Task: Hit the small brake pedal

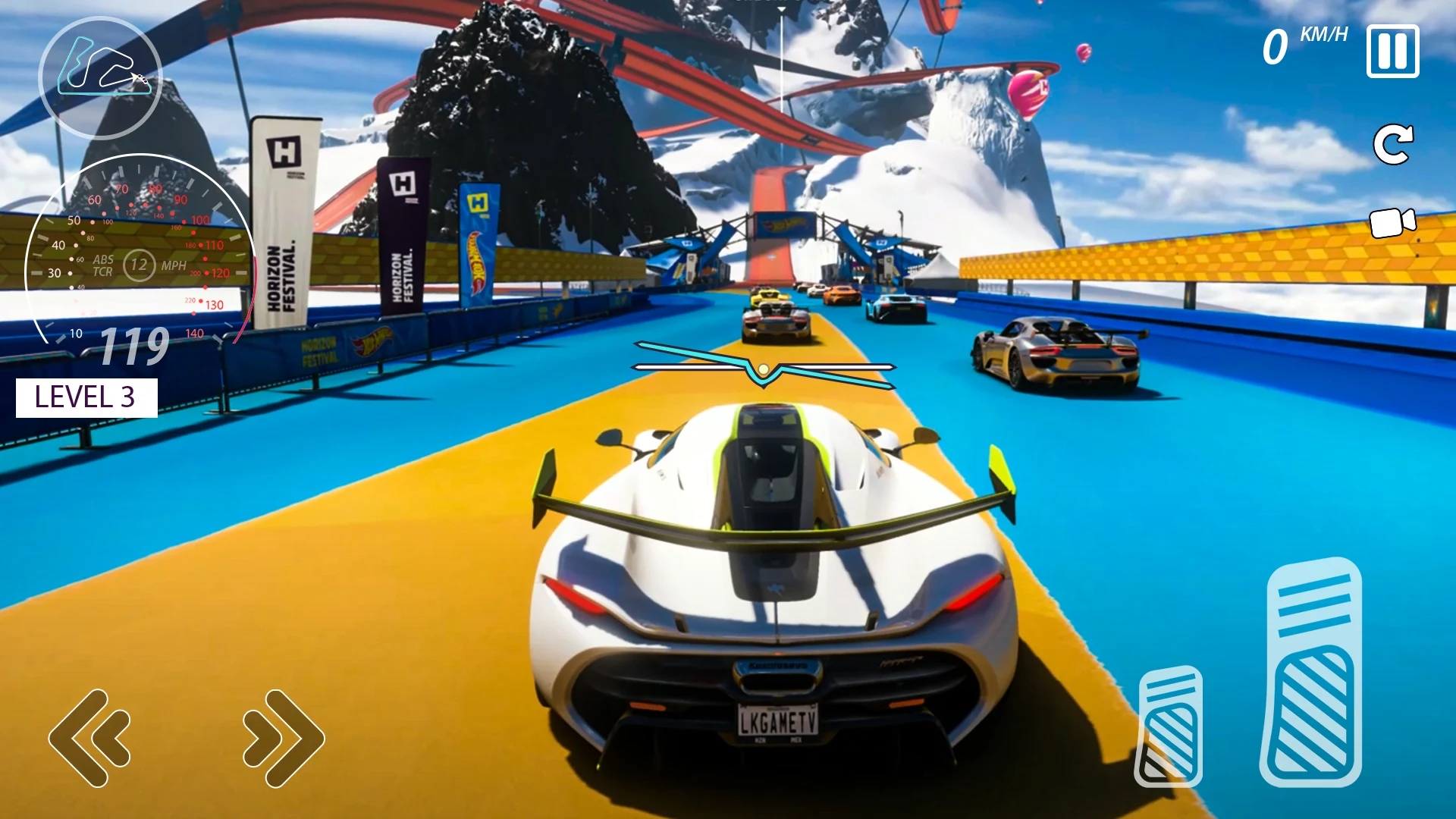Action: point(1169,726)
